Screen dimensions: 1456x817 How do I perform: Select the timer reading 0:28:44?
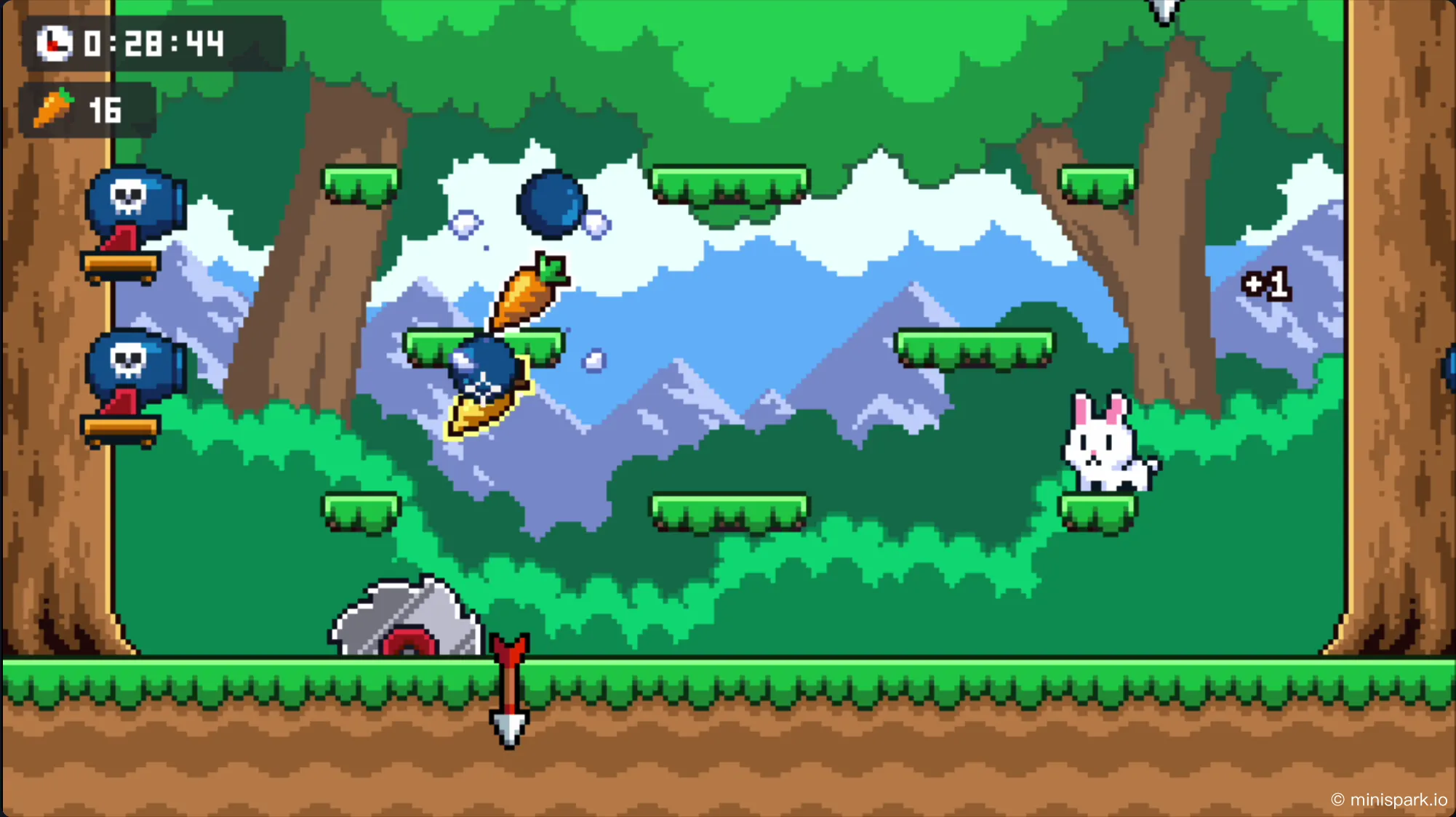(153, 45)
